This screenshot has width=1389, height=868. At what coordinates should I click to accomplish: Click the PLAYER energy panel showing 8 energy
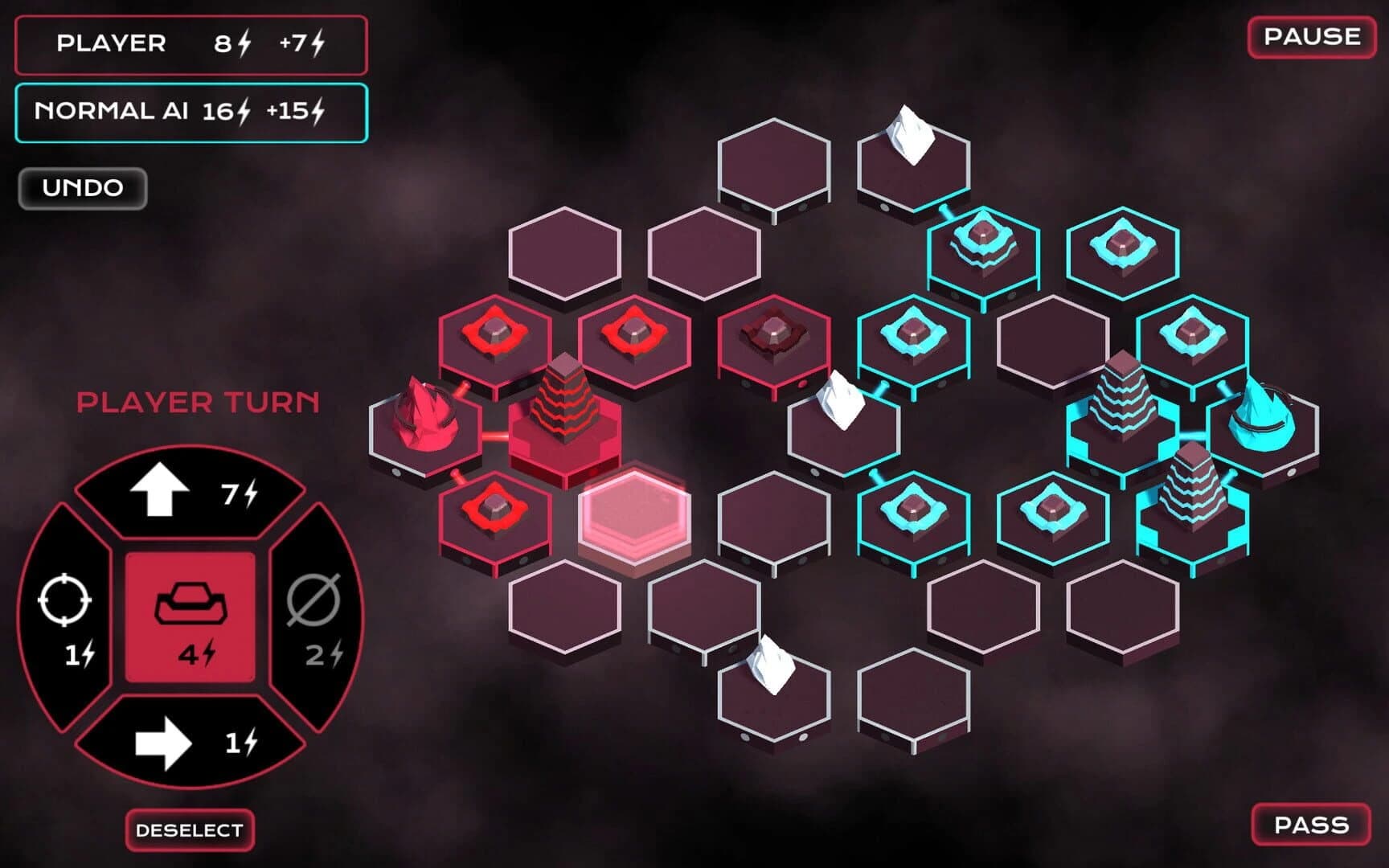click(x=191, y=46)
